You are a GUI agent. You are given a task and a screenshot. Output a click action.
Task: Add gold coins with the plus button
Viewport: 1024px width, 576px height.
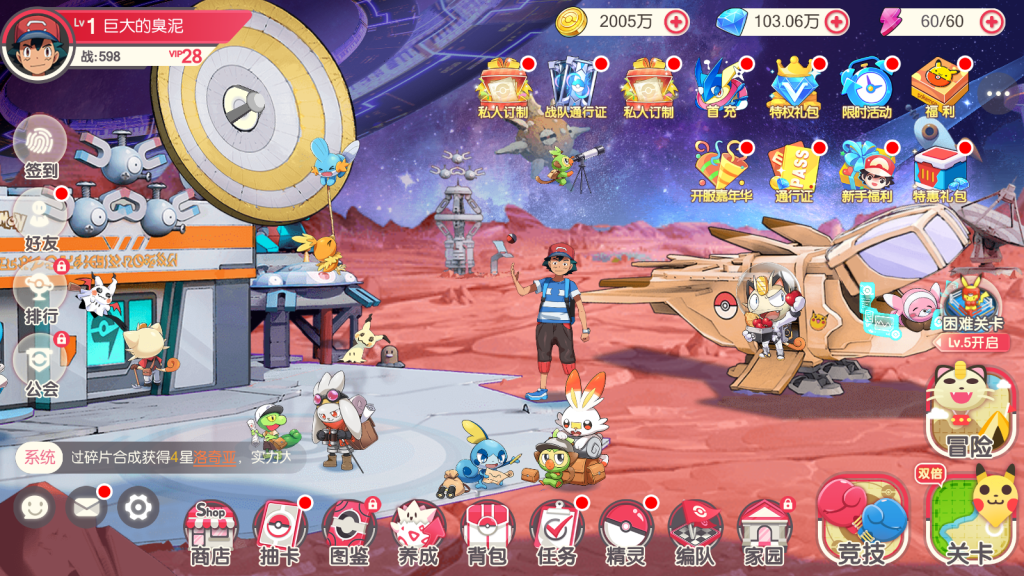(x=676, y=21)
